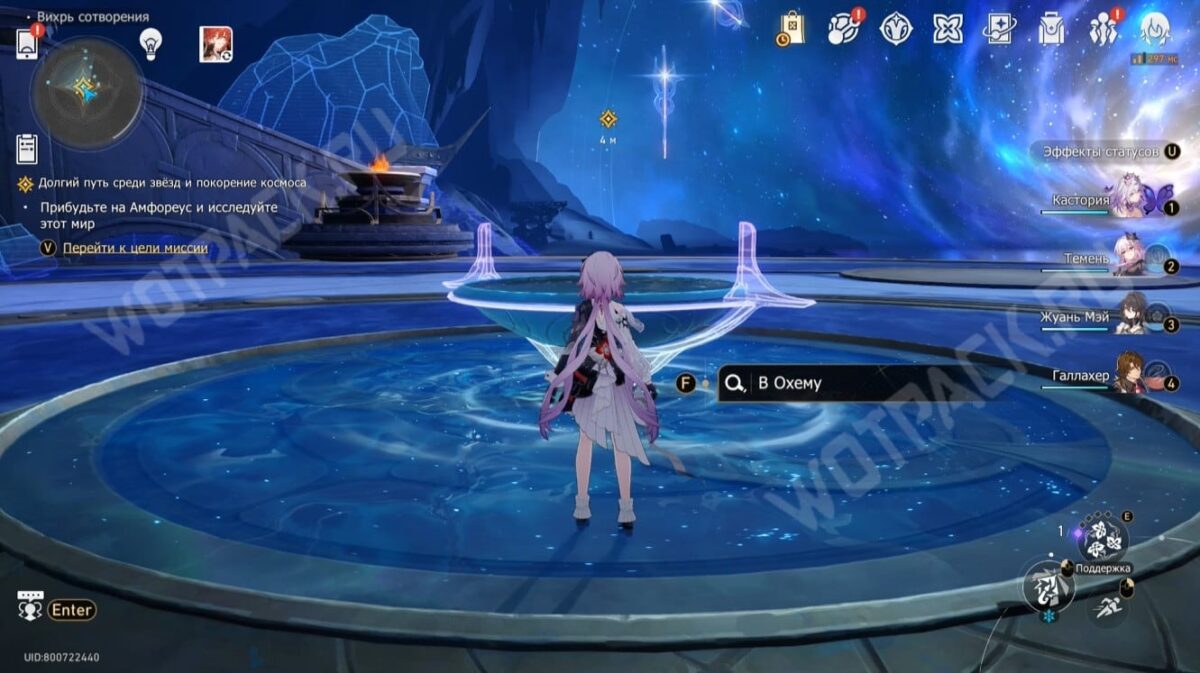The image size is (1200, 673).
Task: Open the star card warp icon
Action: [999, 29]
